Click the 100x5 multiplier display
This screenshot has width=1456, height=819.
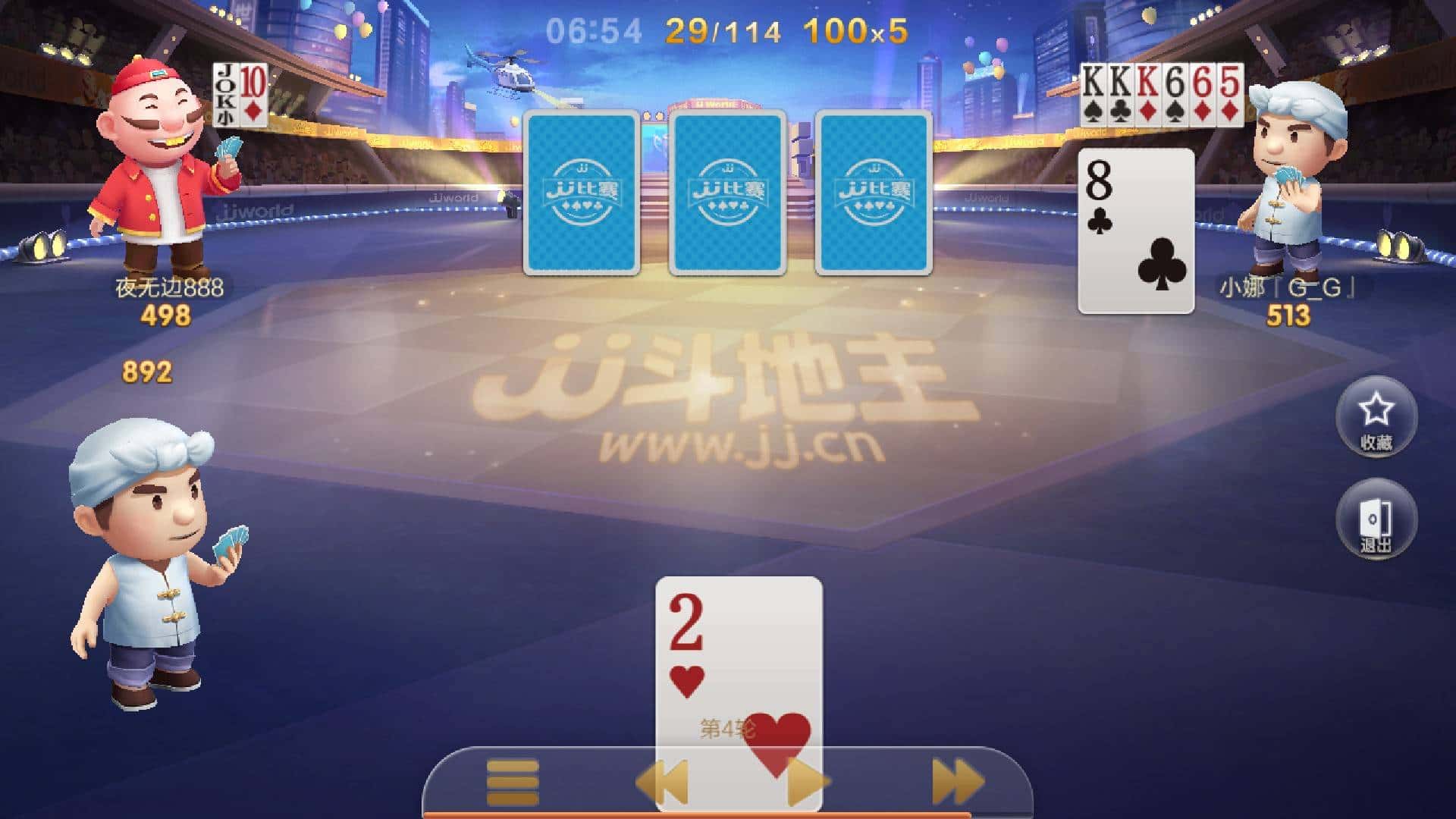click(855, 29)
